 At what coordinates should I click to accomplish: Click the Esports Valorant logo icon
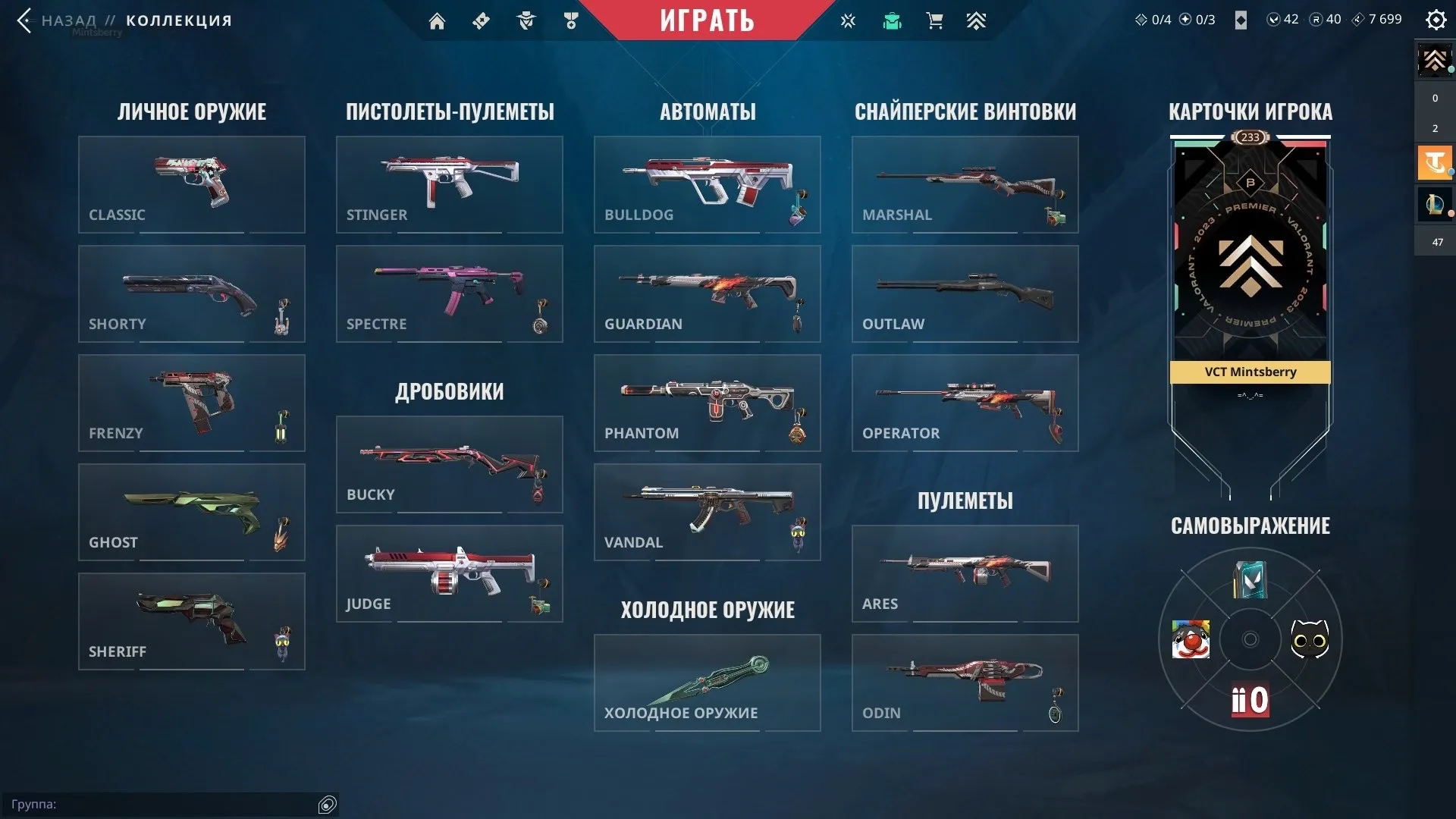[848, 20]
